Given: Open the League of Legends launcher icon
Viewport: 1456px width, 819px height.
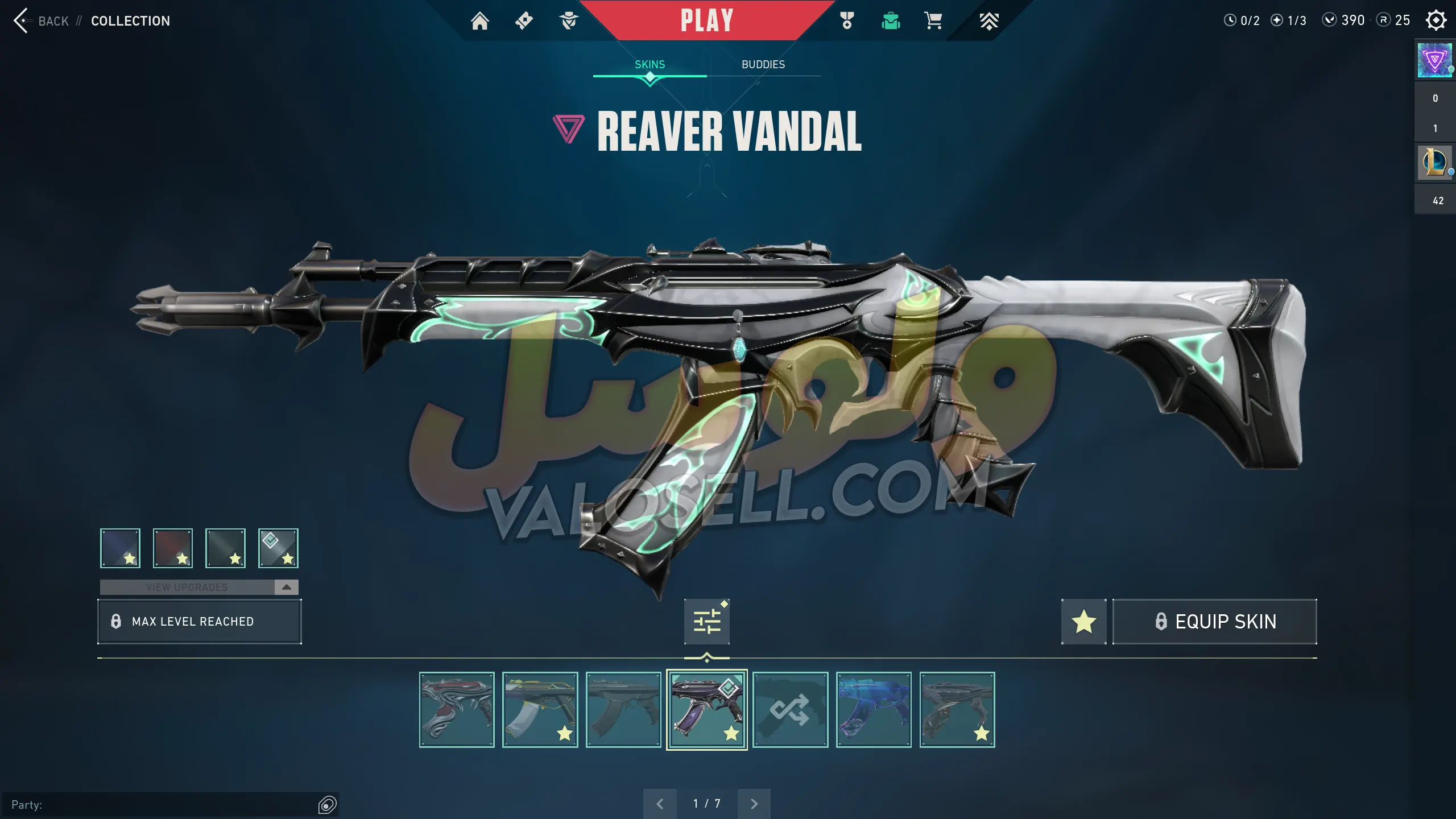Looking at the screenshot, I should click(1434, 163).
